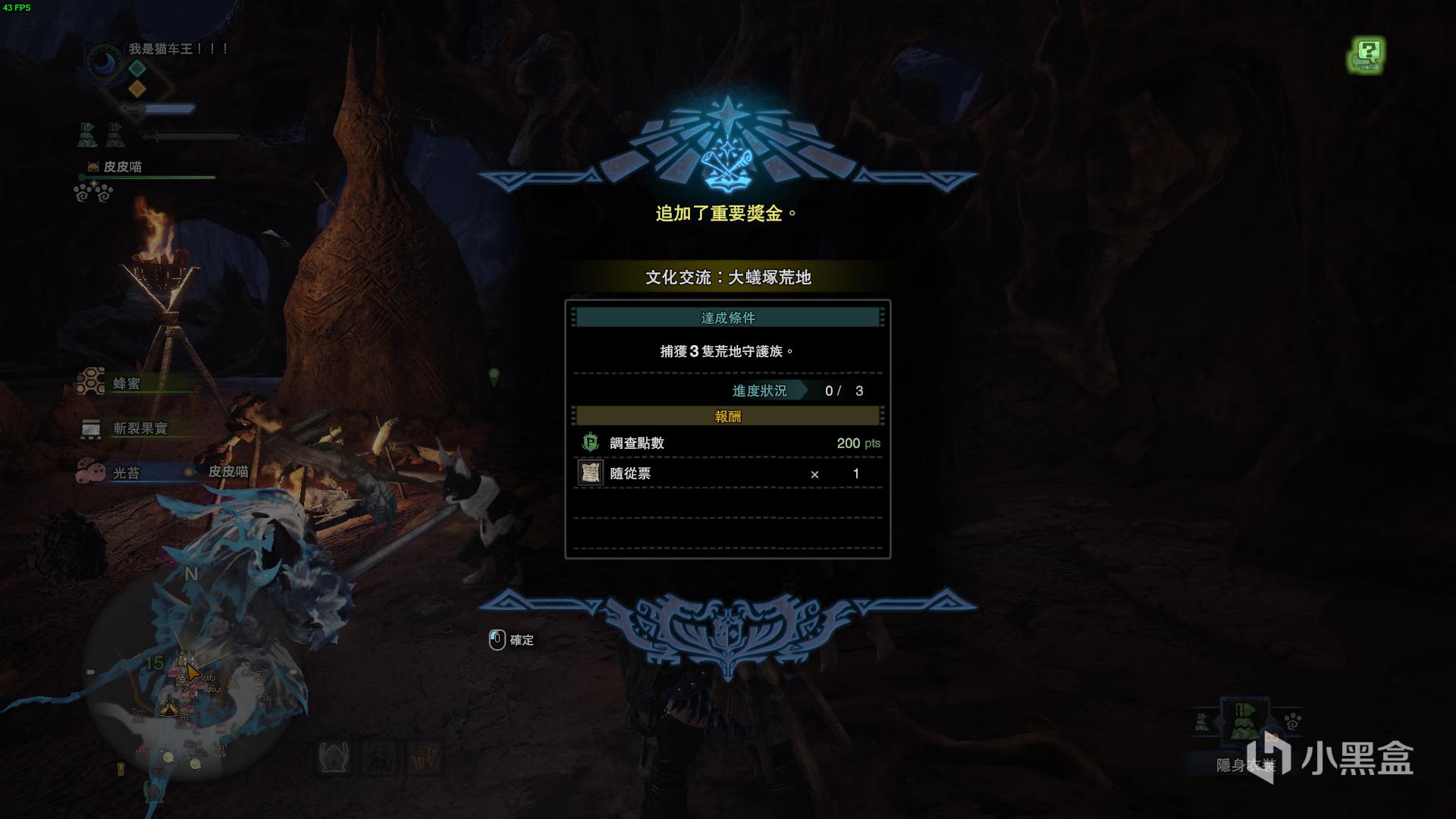Viewport: 1456px width, 819px height.
Task: Select the 調查點數 reward row
Action: click(x=728, y=443)
